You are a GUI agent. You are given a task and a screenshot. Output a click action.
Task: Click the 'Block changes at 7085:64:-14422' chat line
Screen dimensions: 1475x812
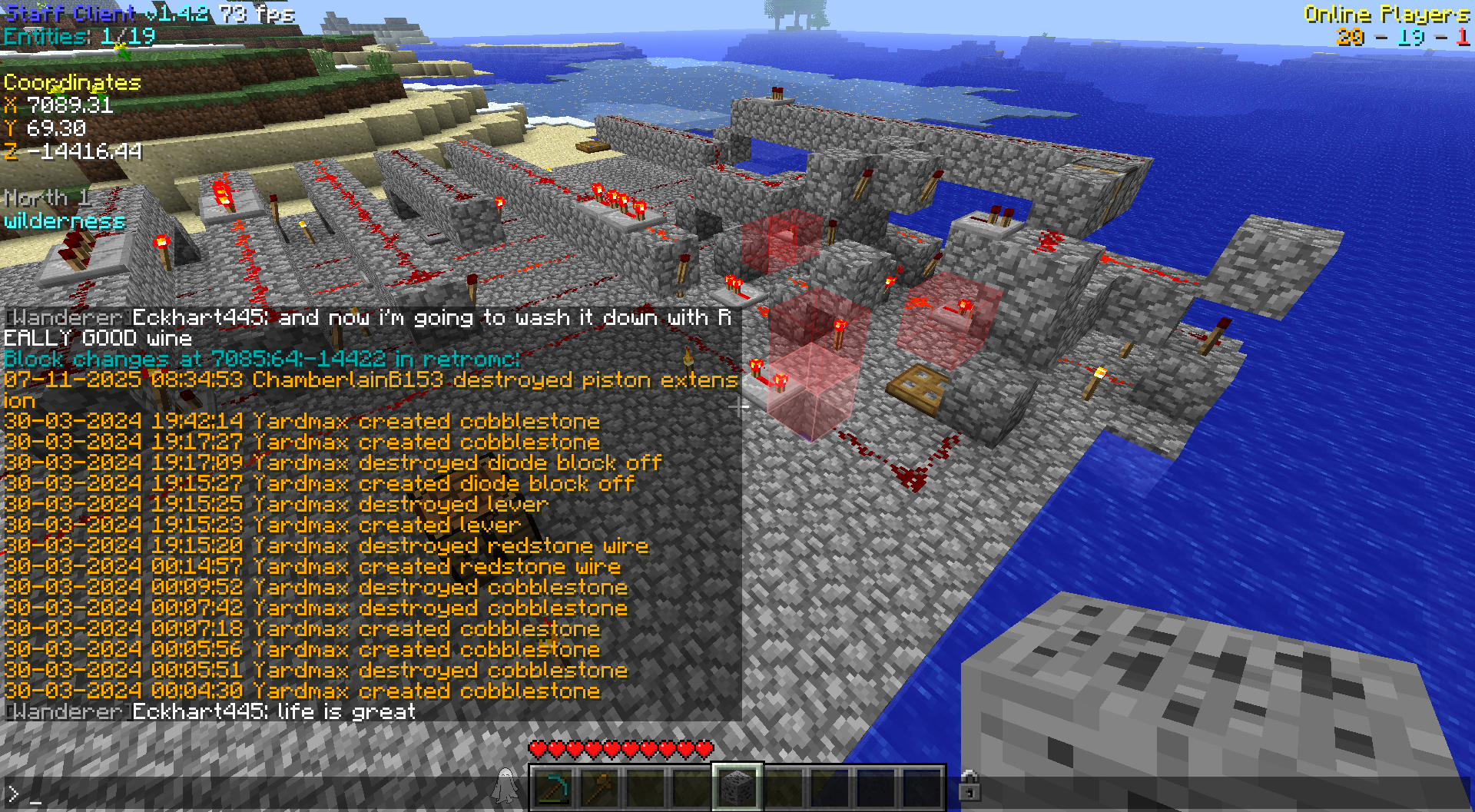[261, 359]
